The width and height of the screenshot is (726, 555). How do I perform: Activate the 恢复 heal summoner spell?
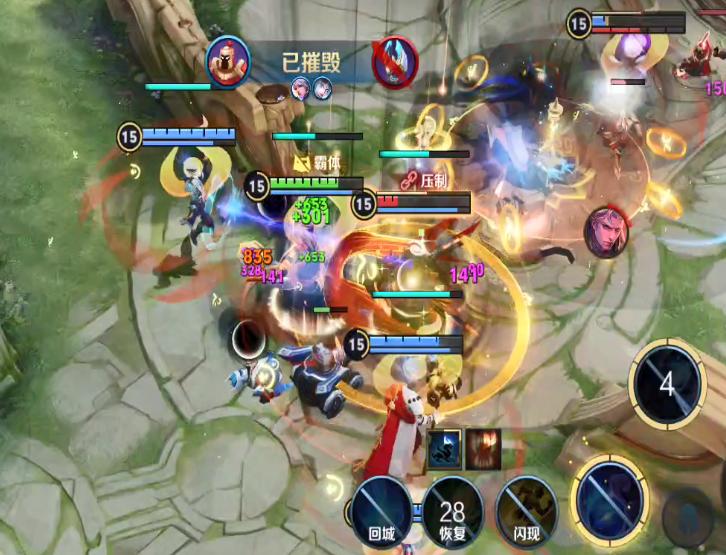[453, 511]
